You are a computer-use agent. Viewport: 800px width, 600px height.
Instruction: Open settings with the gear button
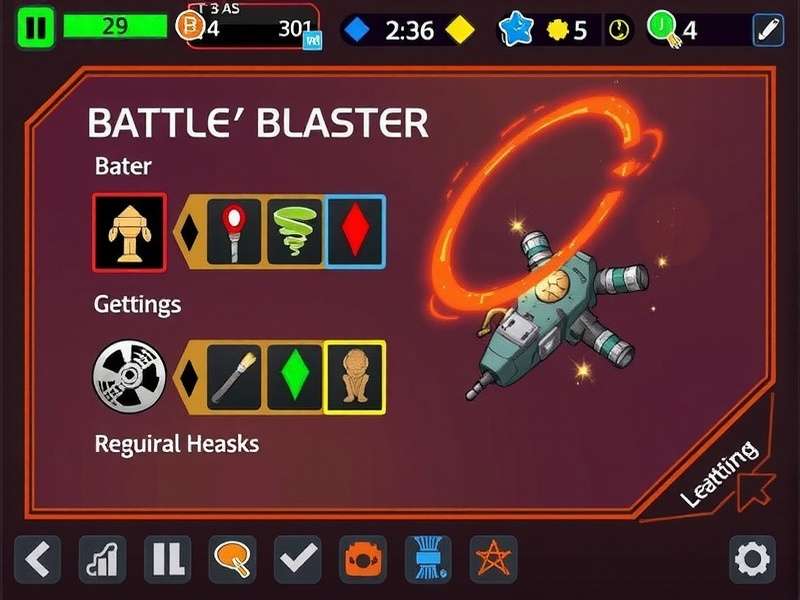752,559
